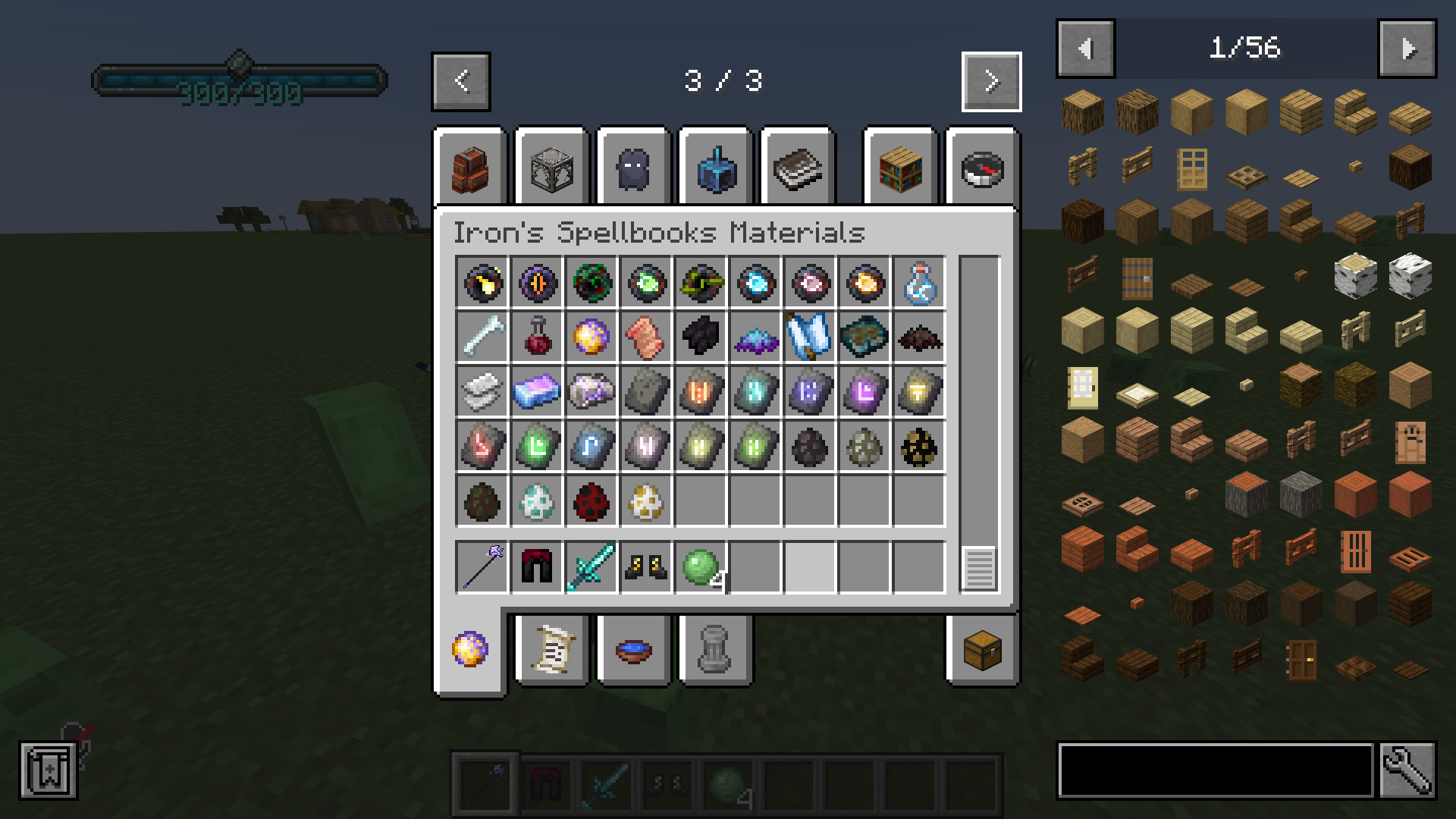The image size is (1456, 819).
Task: Go to the next materials page
Action: 991,81
